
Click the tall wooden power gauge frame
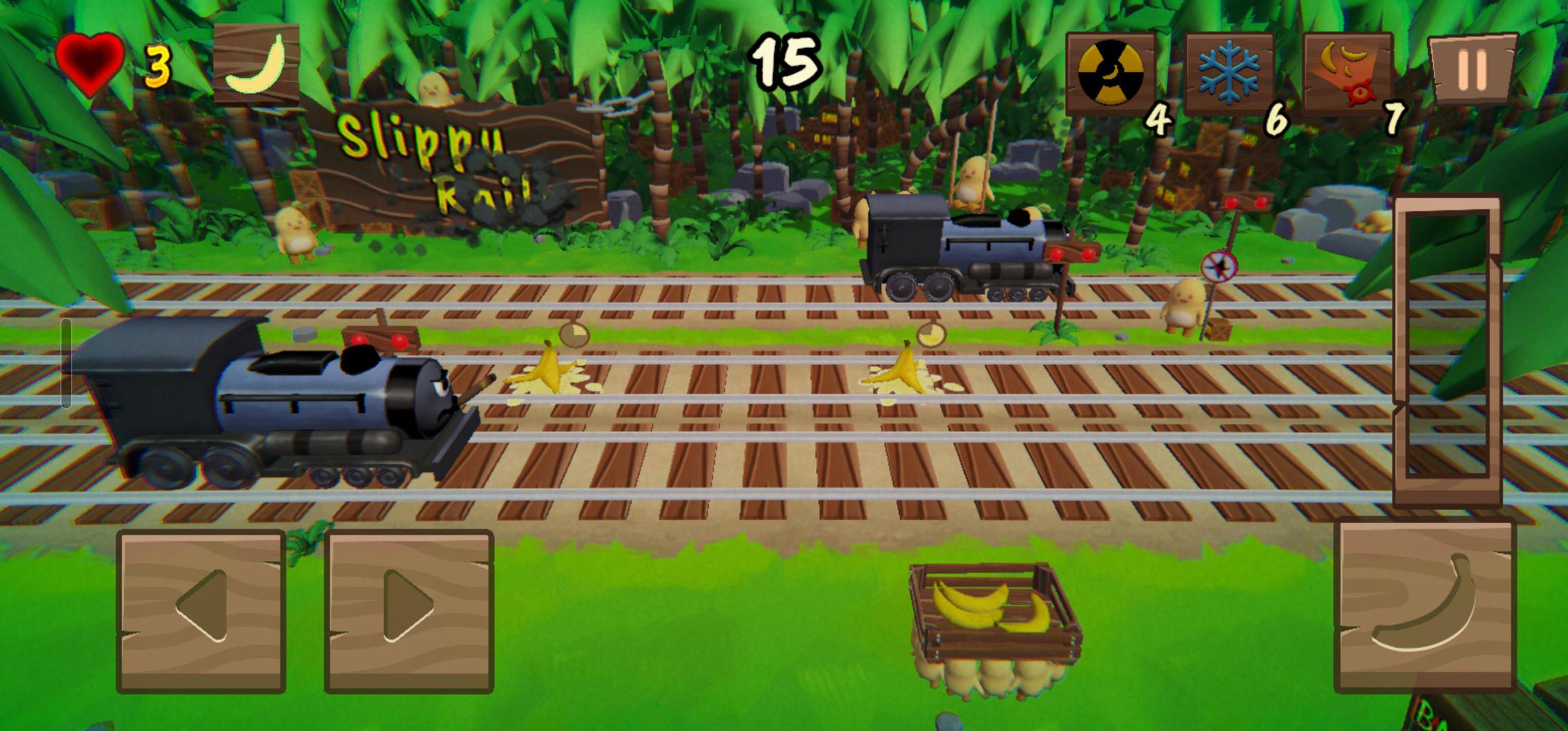(x=1447, y=351)
